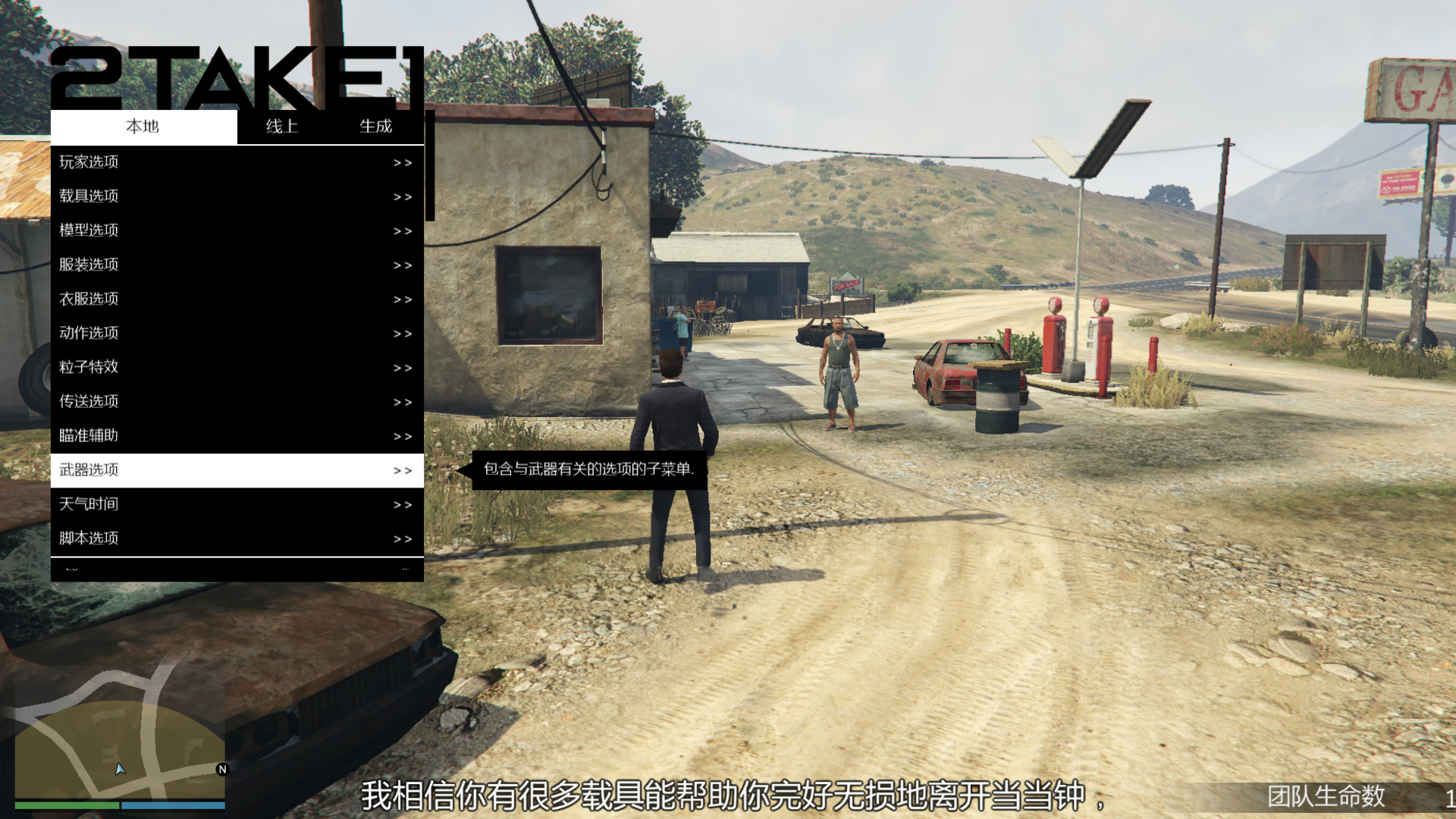Expand the submenu arrow beside 天气时间
Screen dimensions: 1456x819
coord(403,504)
